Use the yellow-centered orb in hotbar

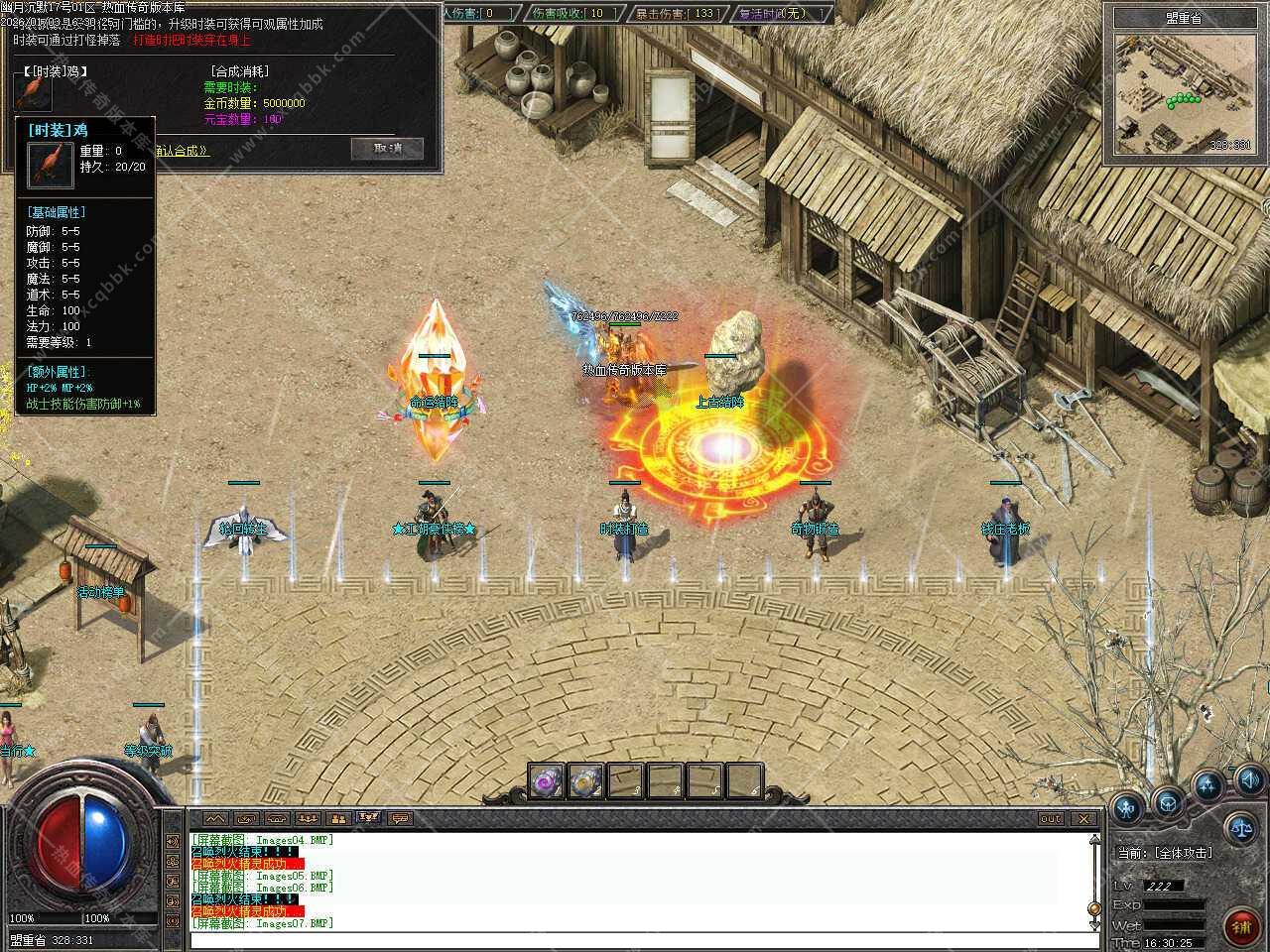pos(585,781)
